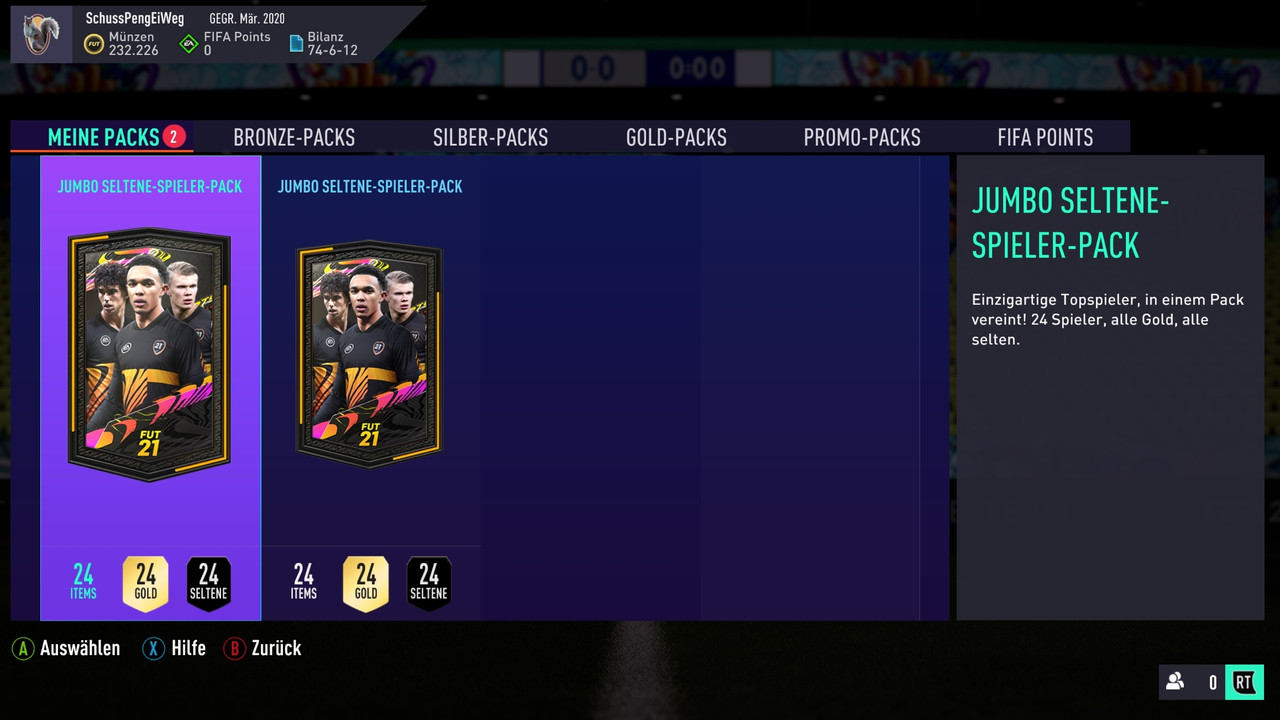
Task: Go to the Promo-Packs tab
Action: [862, 137]
